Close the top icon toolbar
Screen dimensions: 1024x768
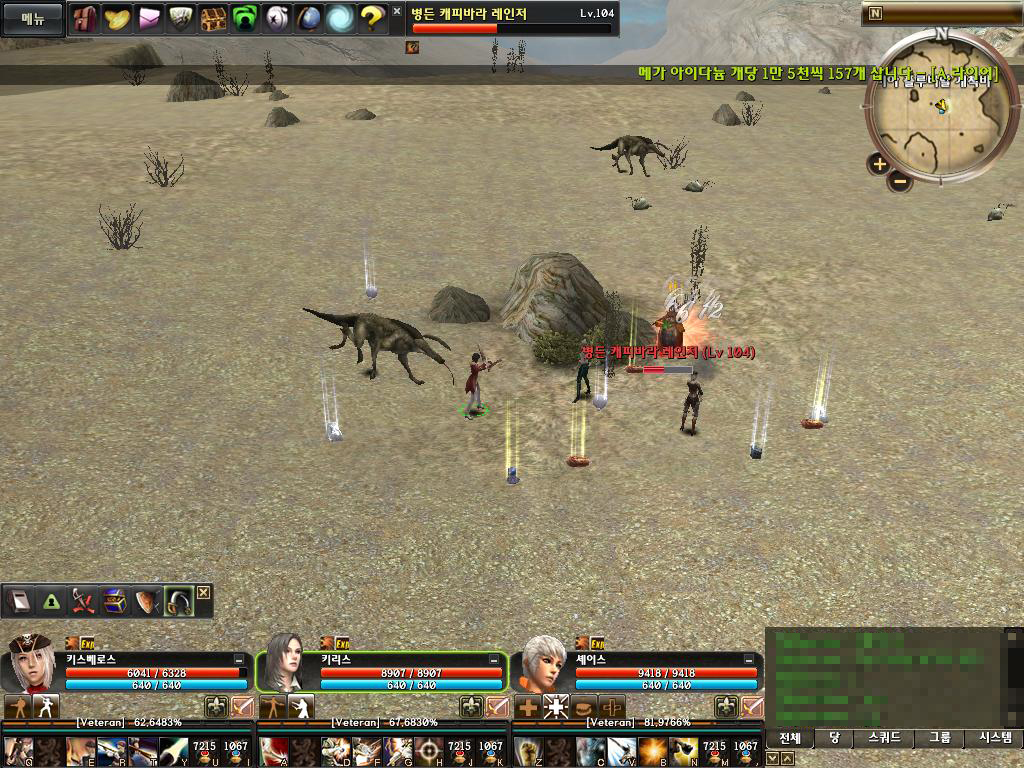coord(396,12)
